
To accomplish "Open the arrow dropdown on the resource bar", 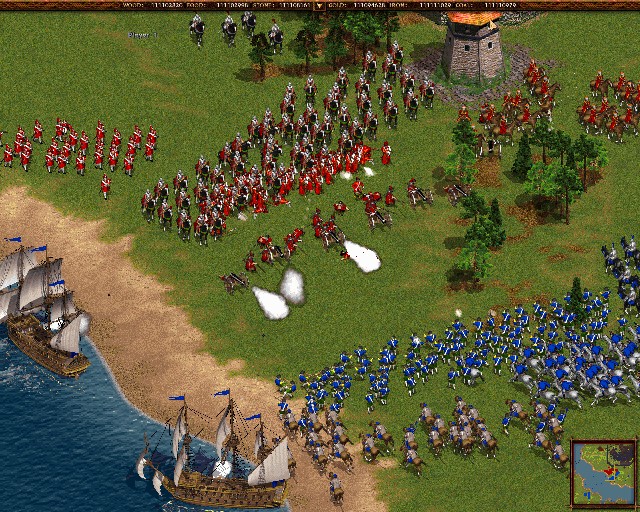I will (319, 5).
